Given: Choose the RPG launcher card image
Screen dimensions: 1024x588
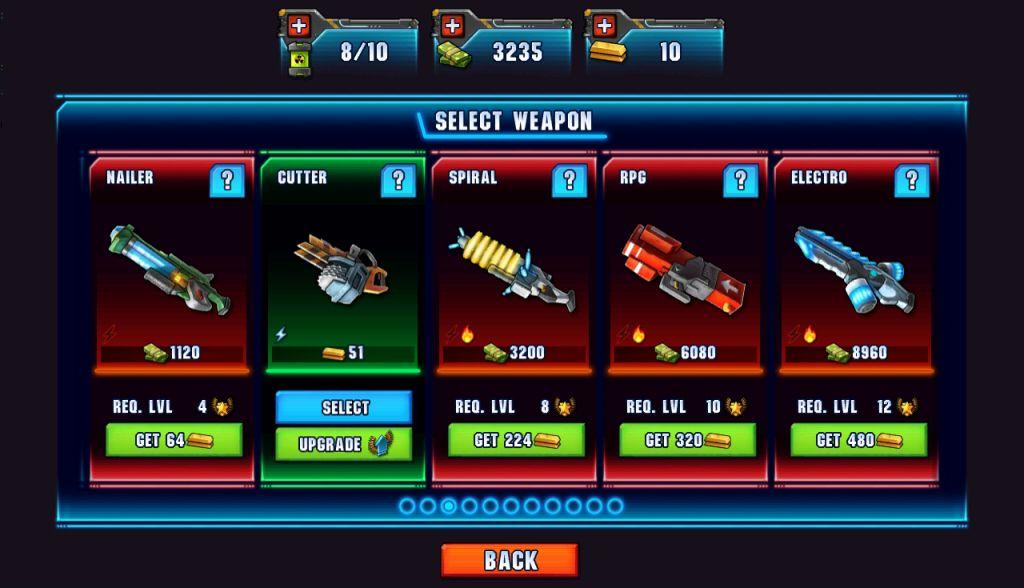Looking at the screenshot, I should point(683,268).
